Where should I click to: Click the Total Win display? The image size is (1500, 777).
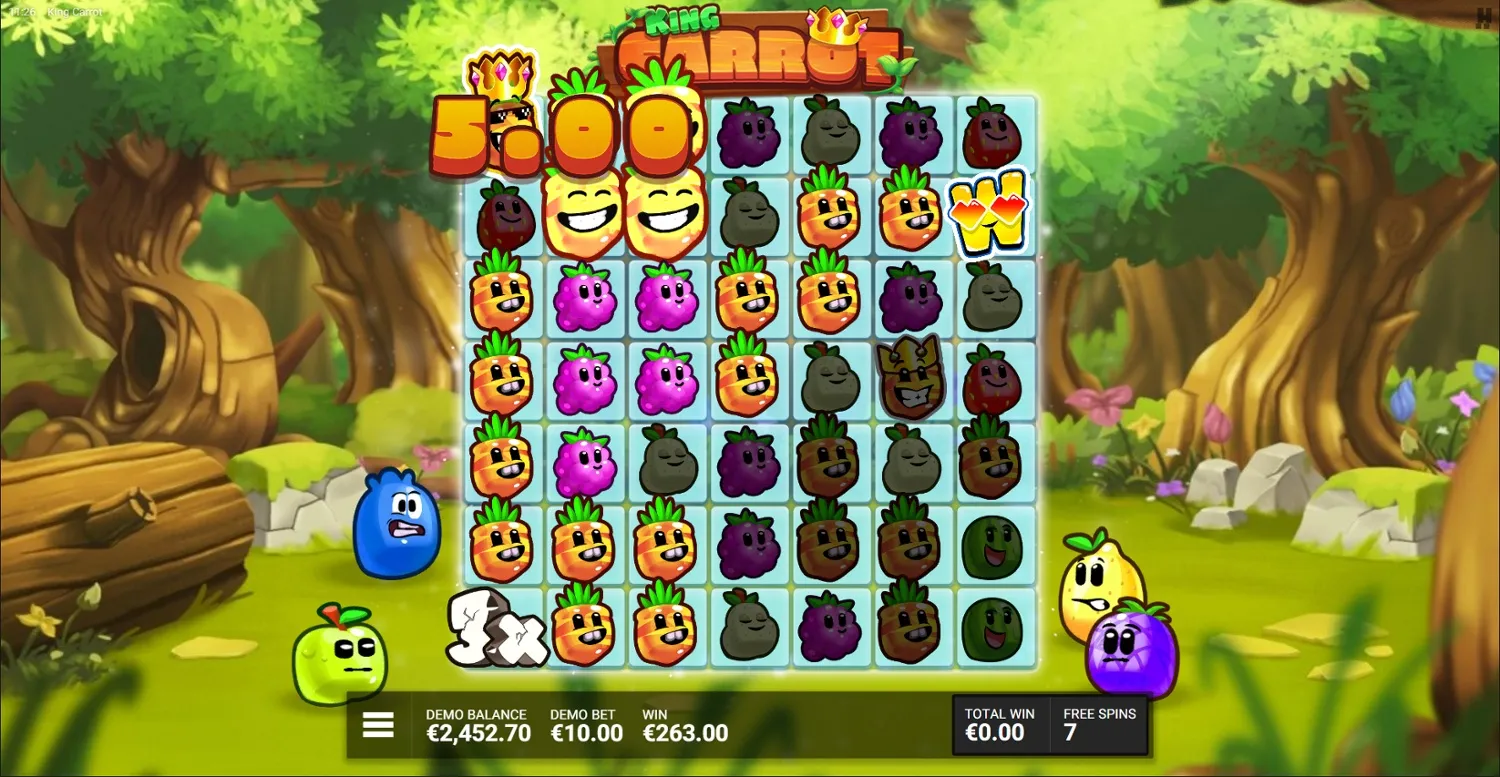pos(998,723)
